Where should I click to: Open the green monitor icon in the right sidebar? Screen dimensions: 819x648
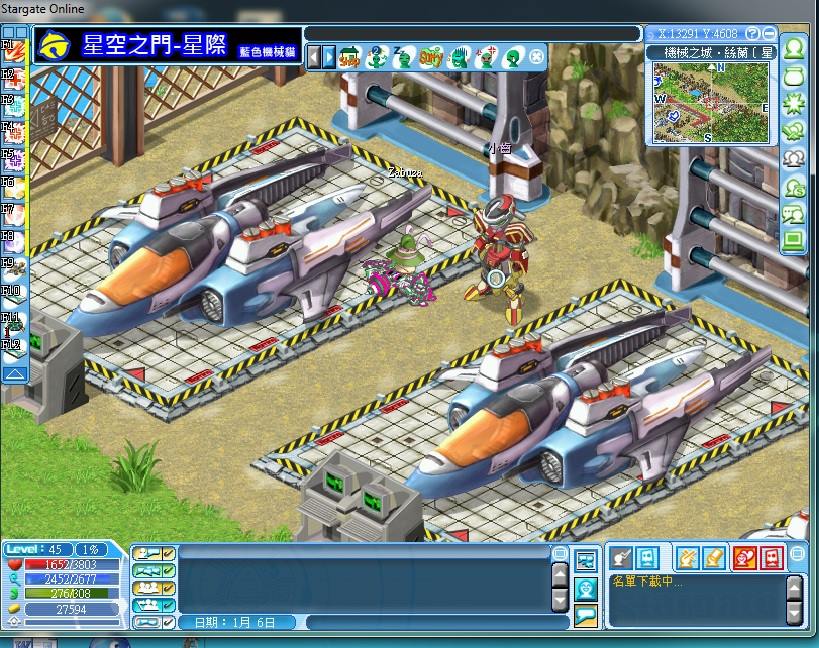[x=795, y=240]
